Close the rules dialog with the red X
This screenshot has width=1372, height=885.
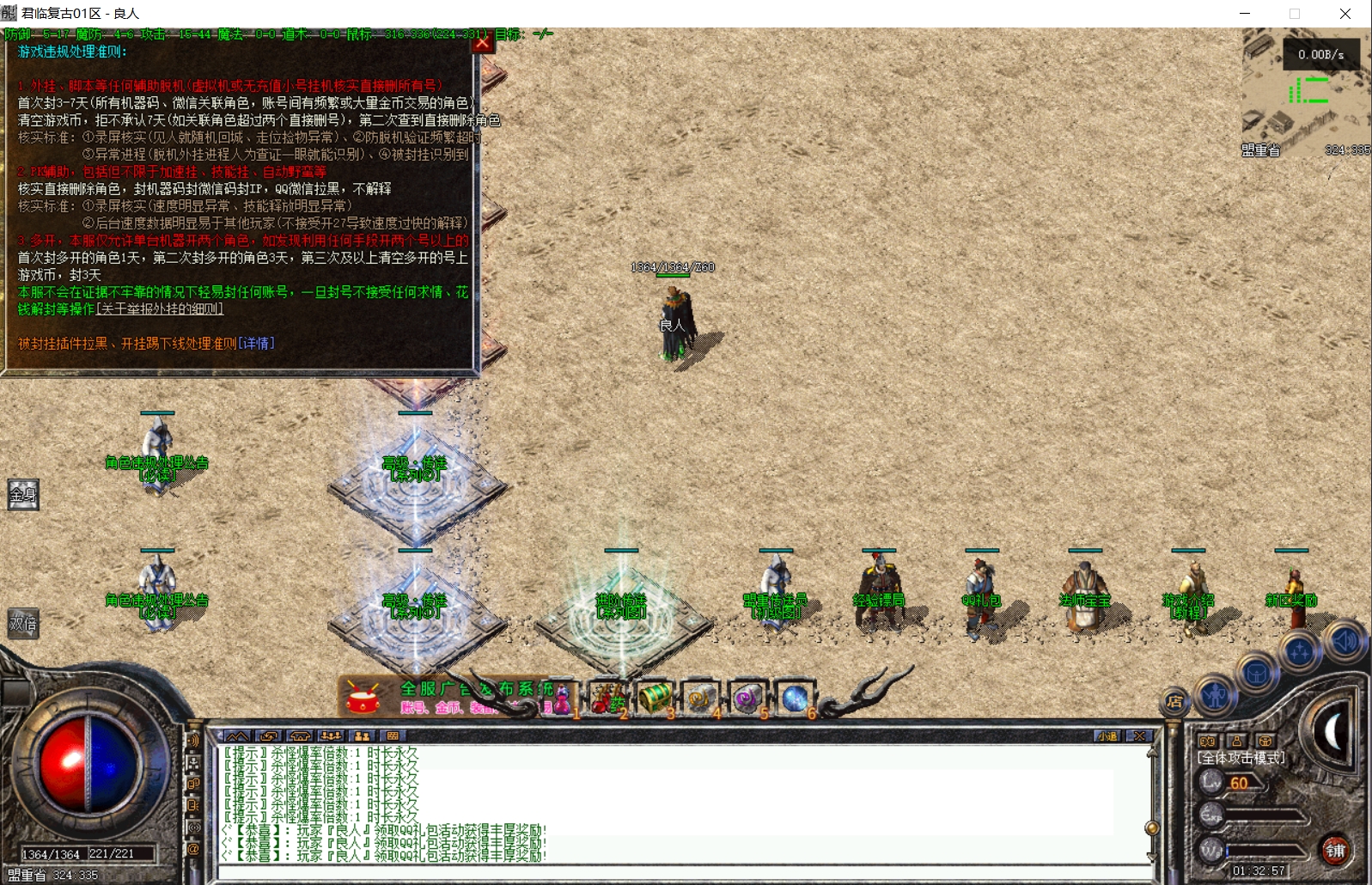coord(482,42)
